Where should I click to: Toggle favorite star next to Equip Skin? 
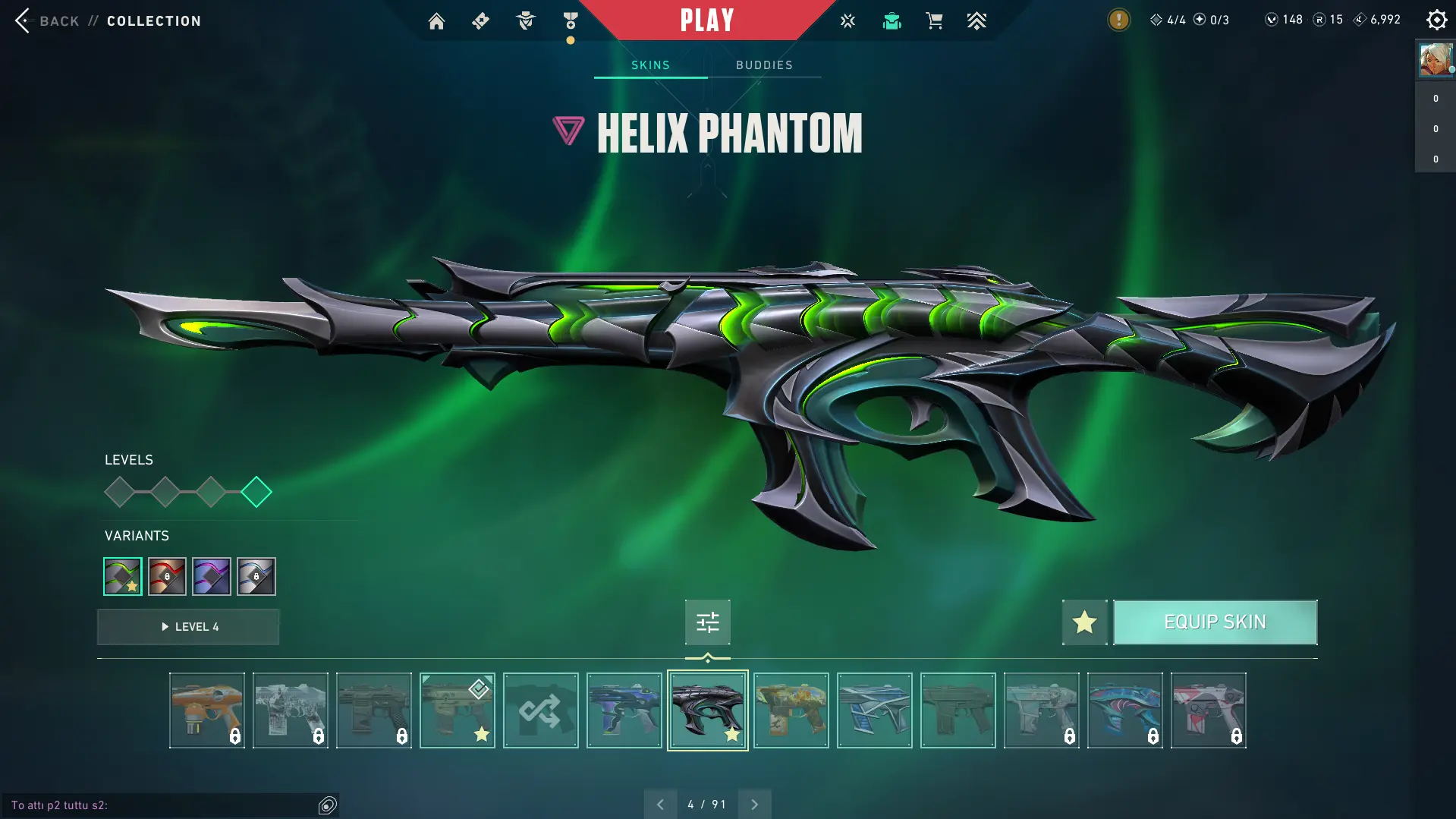(x=1084, y=622)
